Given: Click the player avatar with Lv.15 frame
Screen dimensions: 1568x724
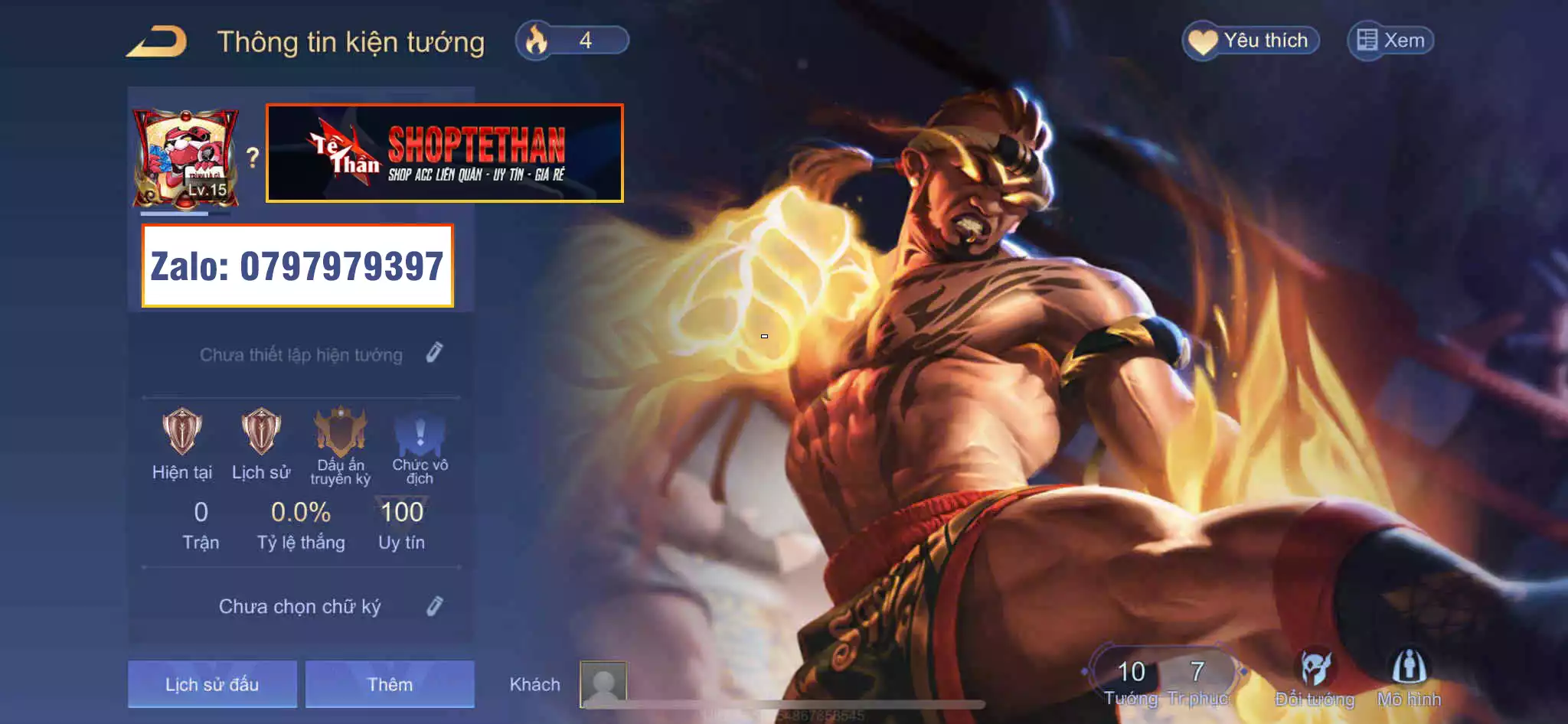Looking at the screenshot, I should tap(186, 158).
